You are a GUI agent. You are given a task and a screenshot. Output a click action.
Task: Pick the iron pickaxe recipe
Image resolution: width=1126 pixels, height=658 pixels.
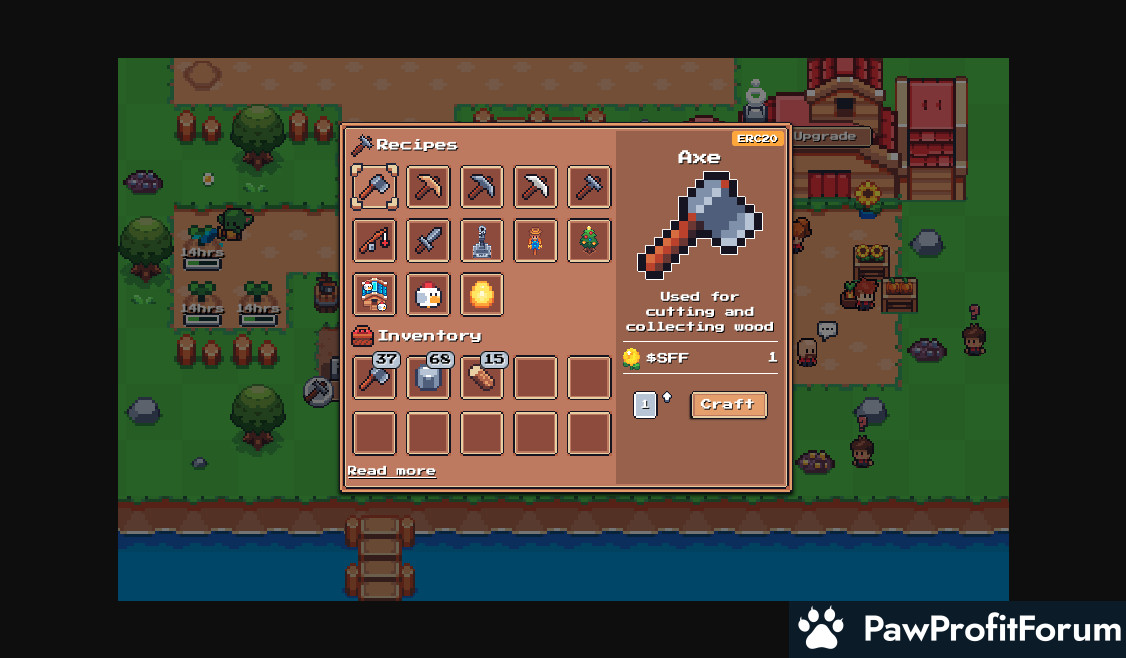[x=536, y=187]
